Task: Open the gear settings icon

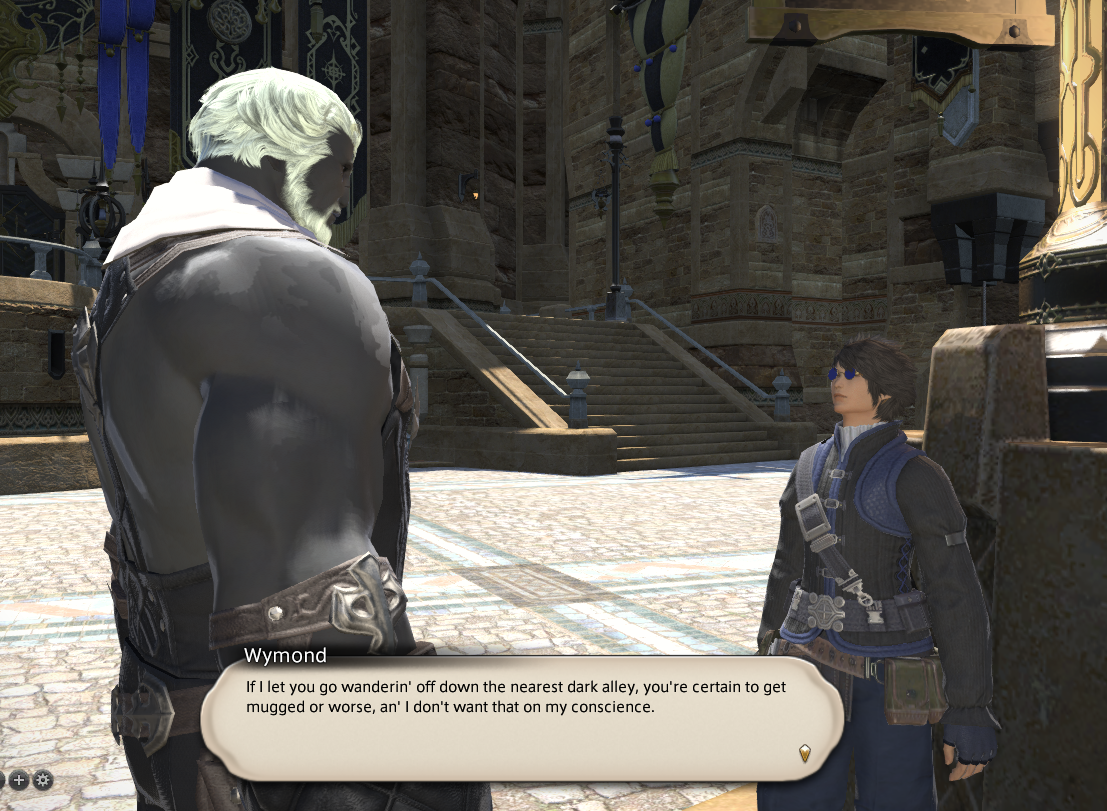Action: 42,779
